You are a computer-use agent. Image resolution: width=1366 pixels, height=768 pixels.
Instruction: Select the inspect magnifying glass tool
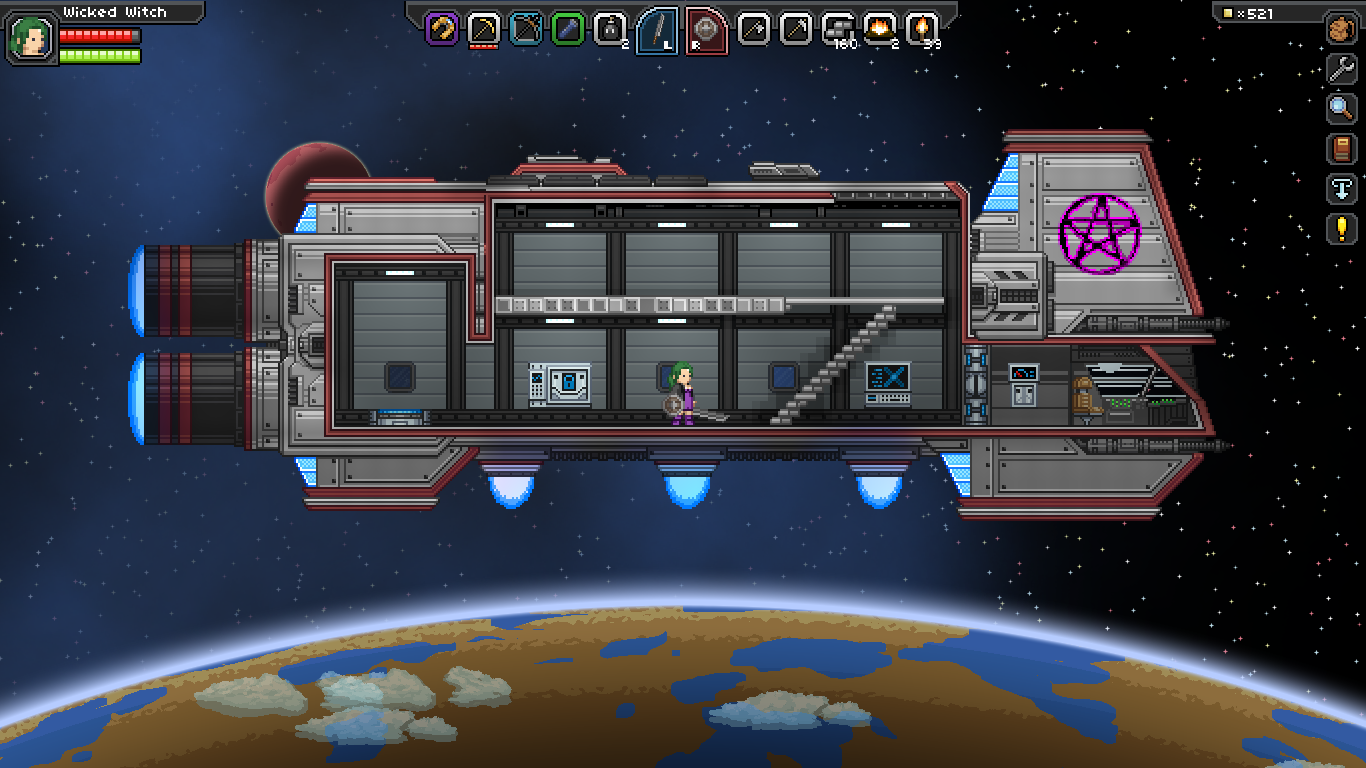click(x=1343, y=110)
